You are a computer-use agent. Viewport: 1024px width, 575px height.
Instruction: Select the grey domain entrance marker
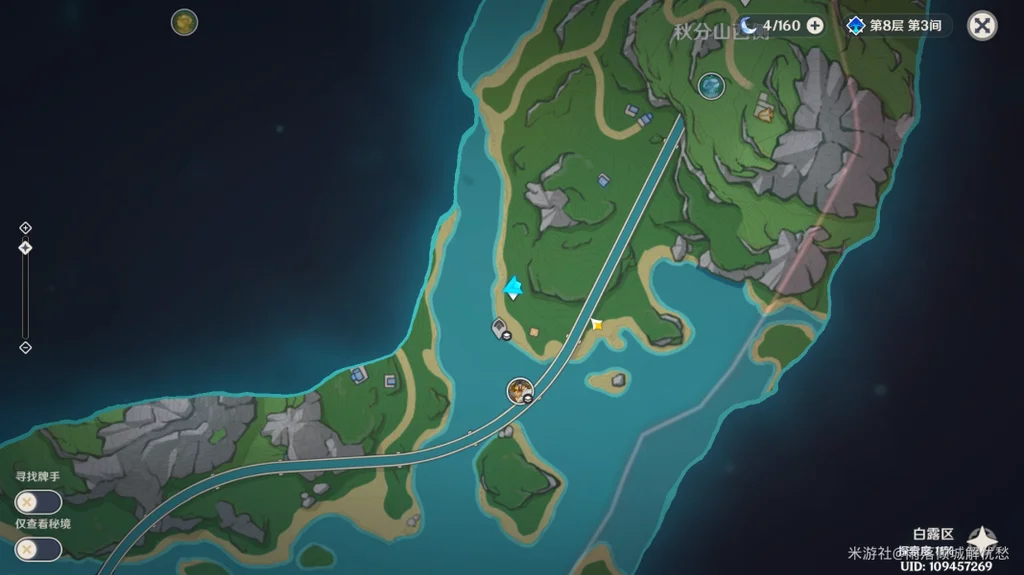tap(499, 327)
